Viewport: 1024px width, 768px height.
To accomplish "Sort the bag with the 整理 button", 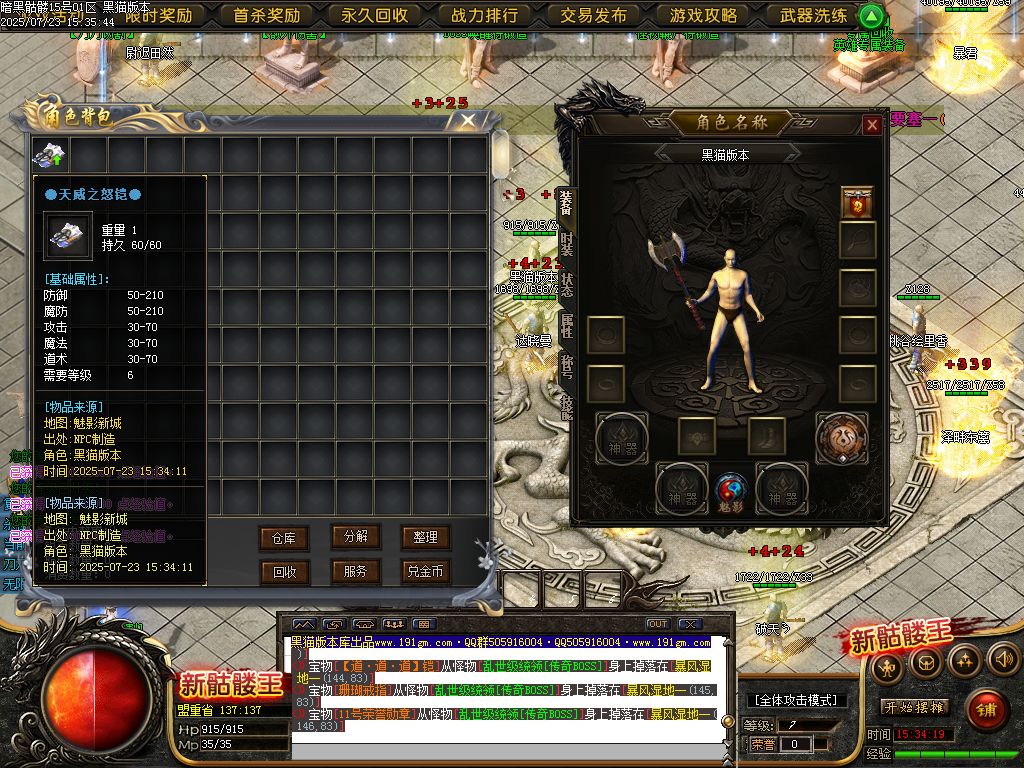I will click(x=426, y=537).
